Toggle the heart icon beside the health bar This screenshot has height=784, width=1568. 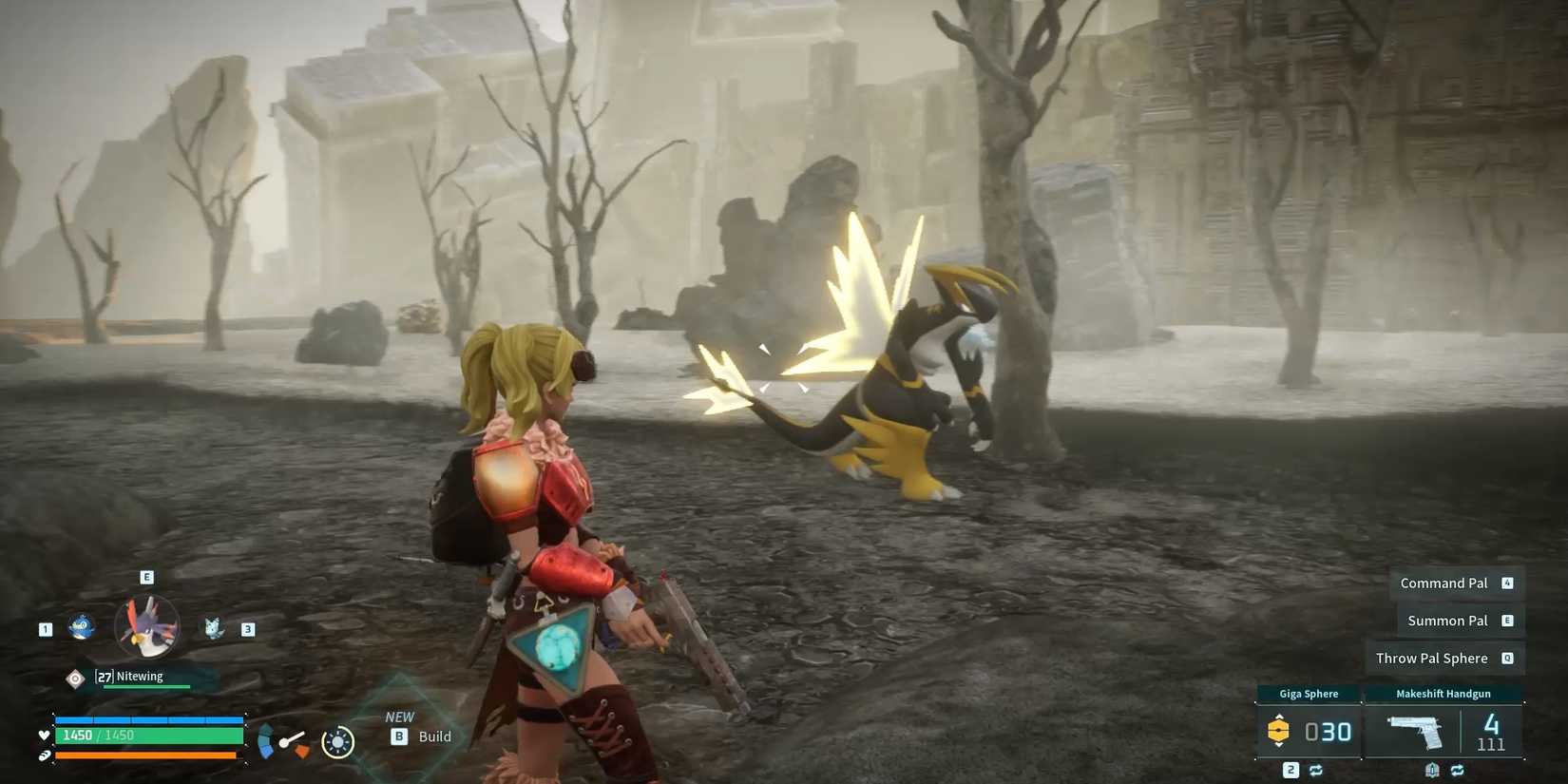tap(44, 735)
